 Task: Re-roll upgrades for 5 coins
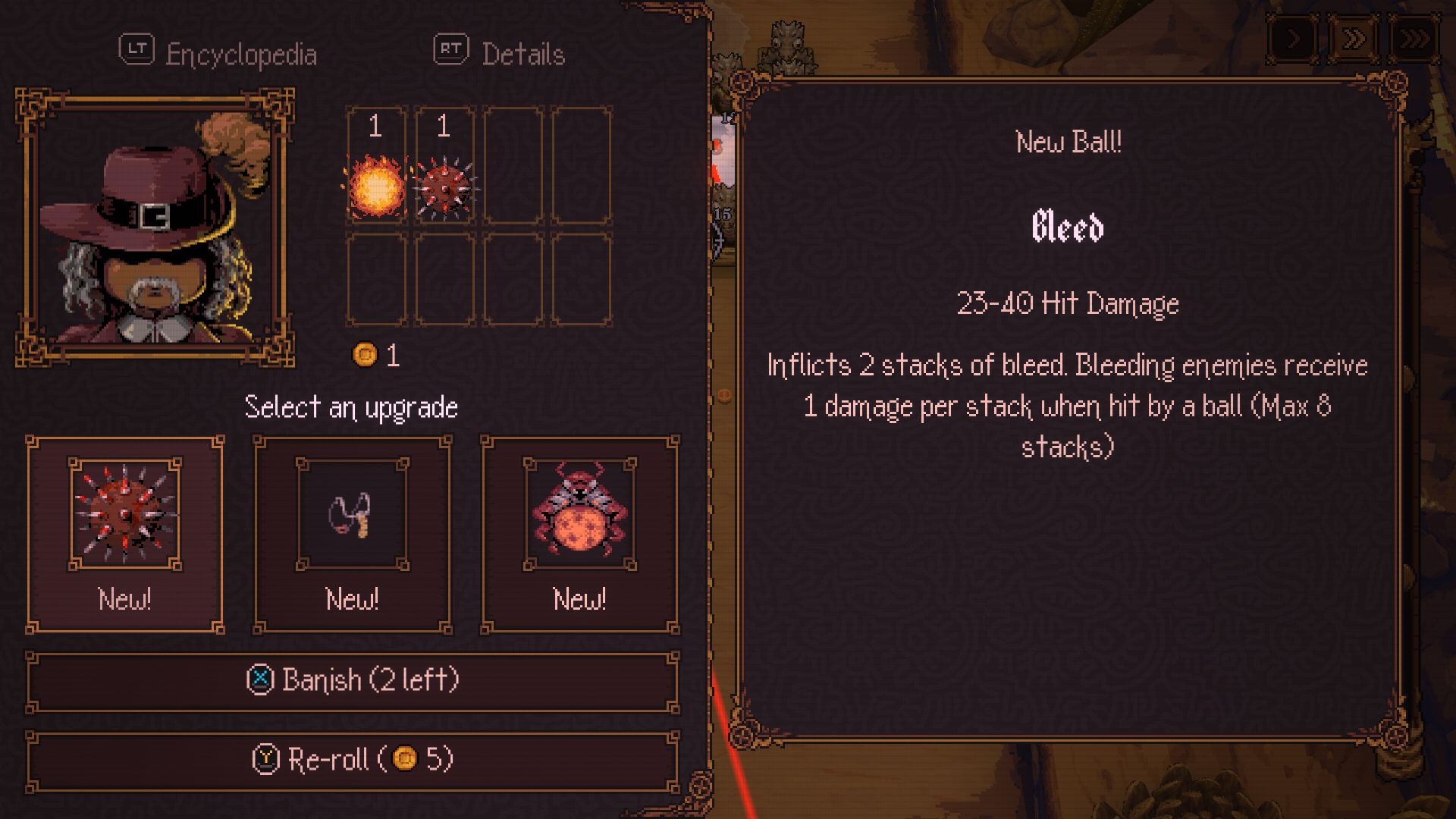tap(353, 759)
